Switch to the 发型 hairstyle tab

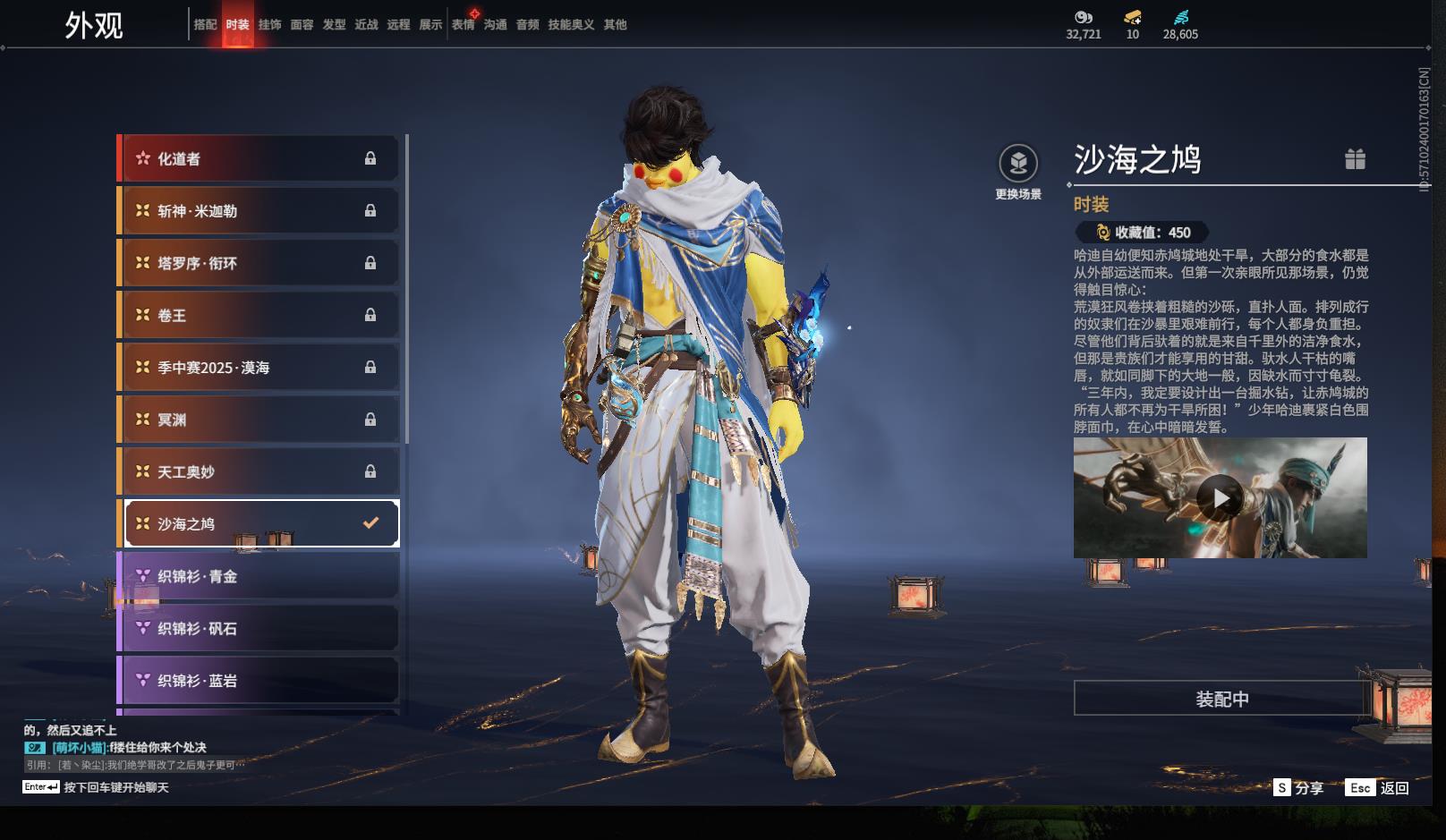[x=334, y=25]
